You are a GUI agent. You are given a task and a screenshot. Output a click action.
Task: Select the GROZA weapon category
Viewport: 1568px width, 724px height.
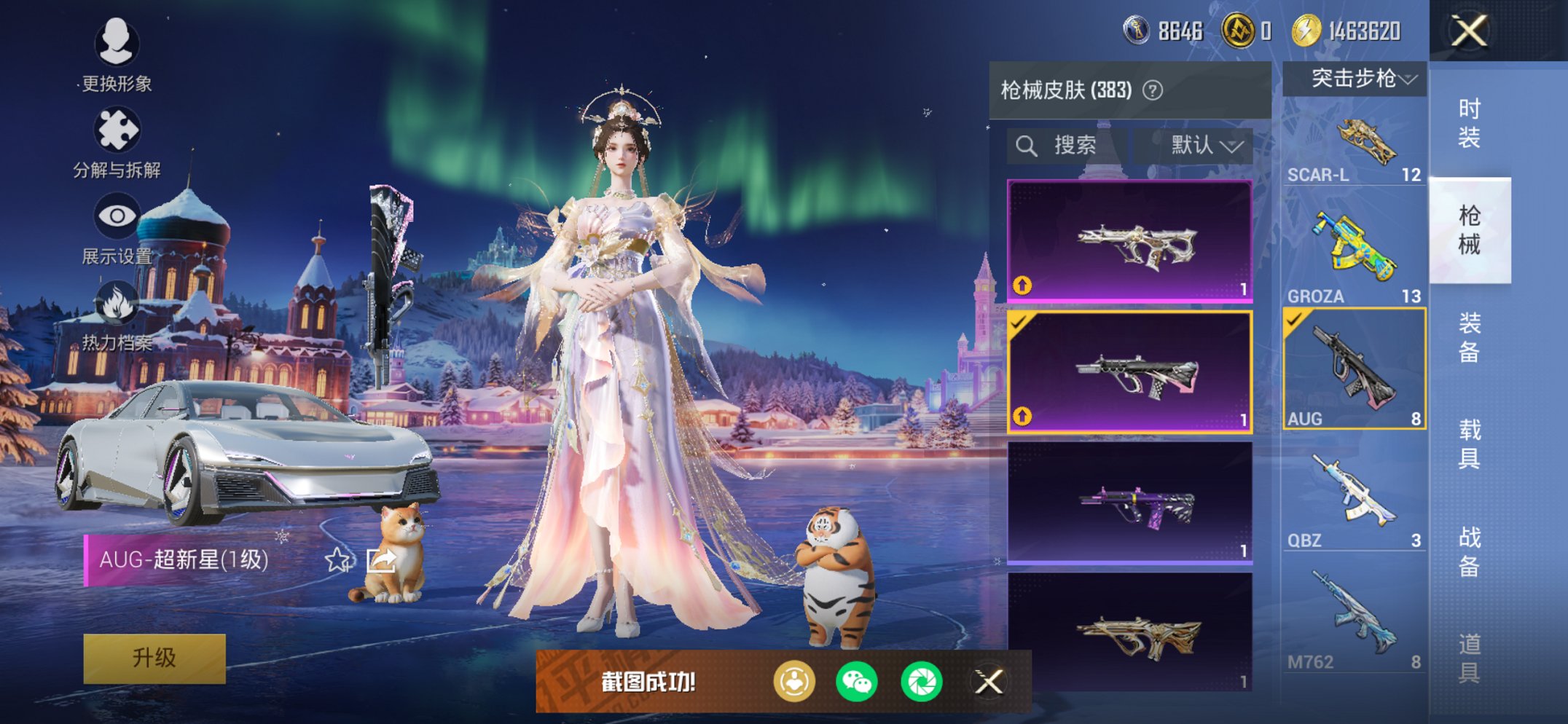coord(1355,256)
